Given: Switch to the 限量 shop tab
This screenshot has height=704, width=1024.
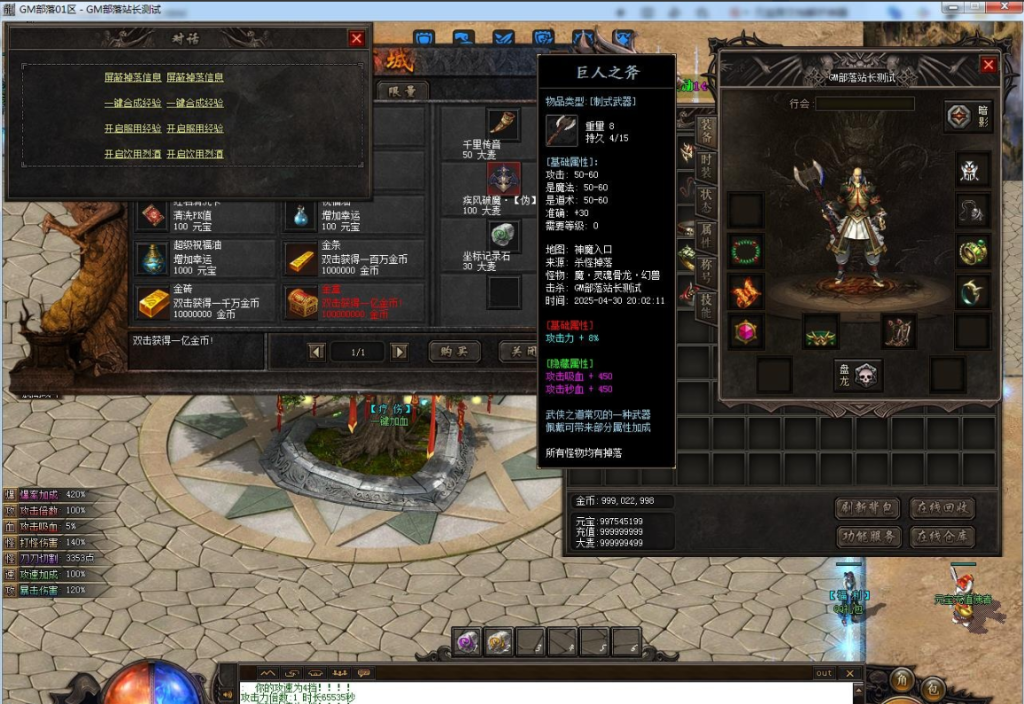Looking at the screenshot, I should [x=403, y=90].
